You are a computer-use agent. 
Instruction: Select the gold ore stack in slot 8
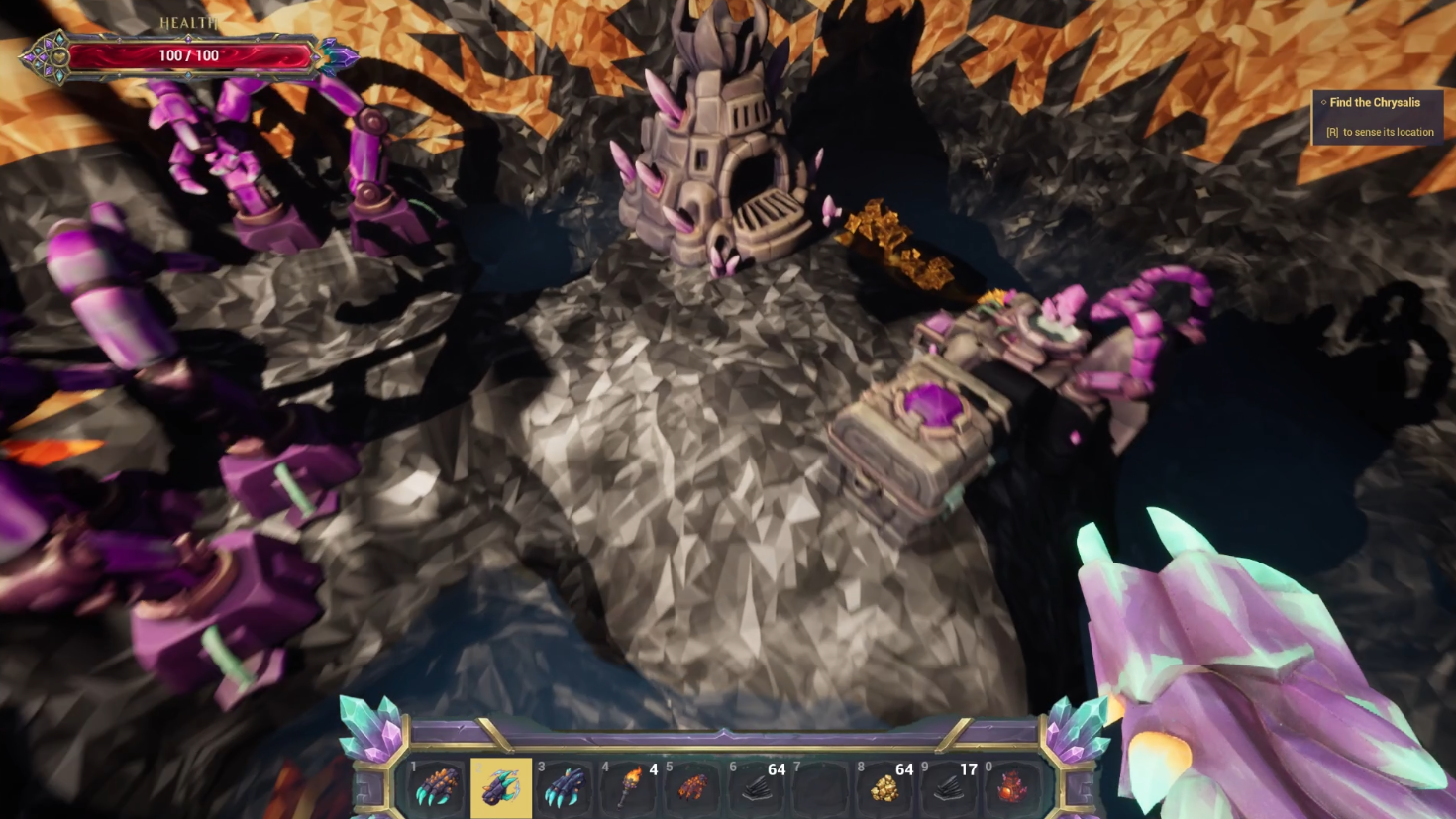(884, 789)
